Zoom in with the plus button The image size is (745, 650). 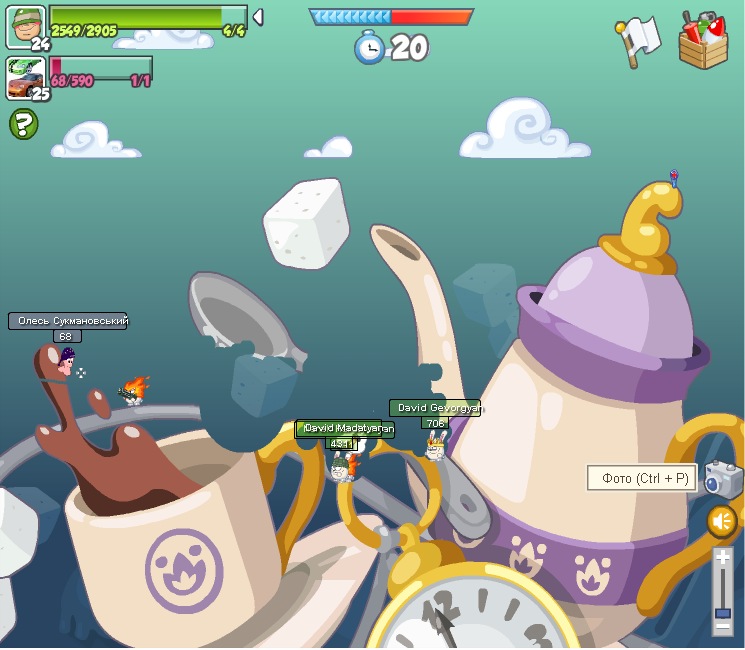723,557
